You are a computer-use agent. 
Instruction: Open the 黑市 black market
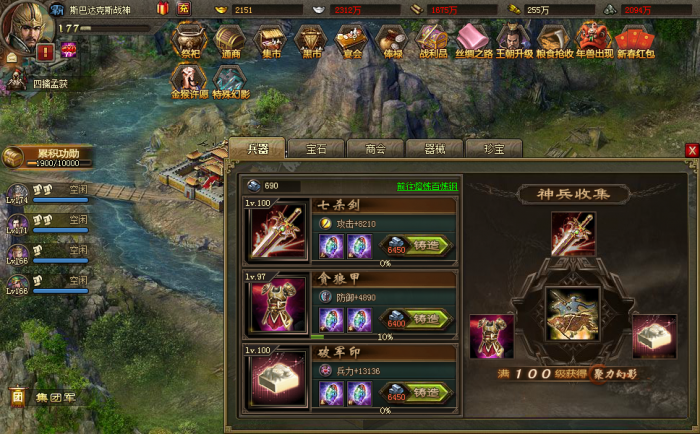[x=309, y=42]
